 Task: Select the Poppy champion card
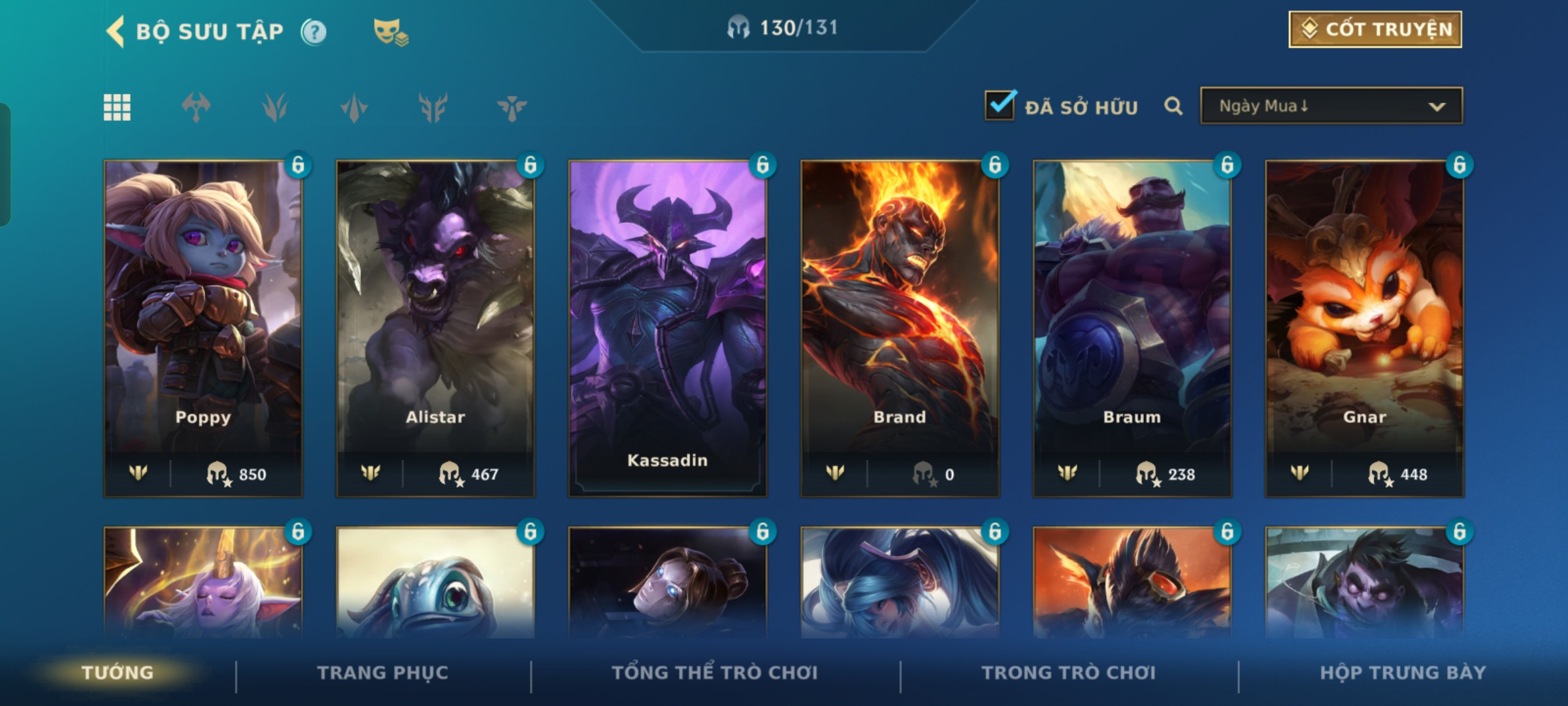tap(203, 327)
